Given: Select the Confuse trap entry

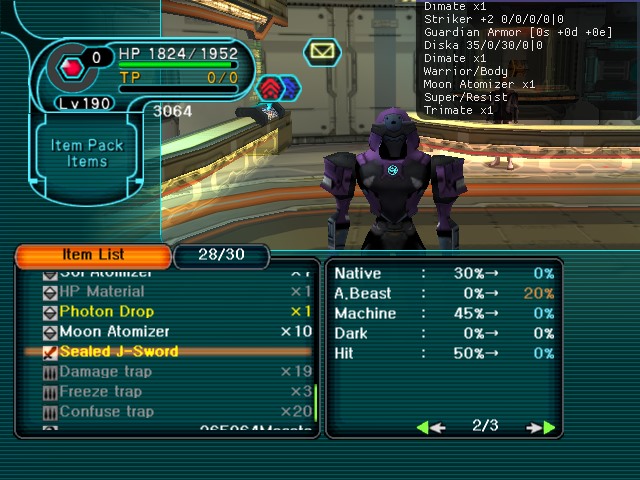Looking at the screenshot, I should (x=106, y=411).
